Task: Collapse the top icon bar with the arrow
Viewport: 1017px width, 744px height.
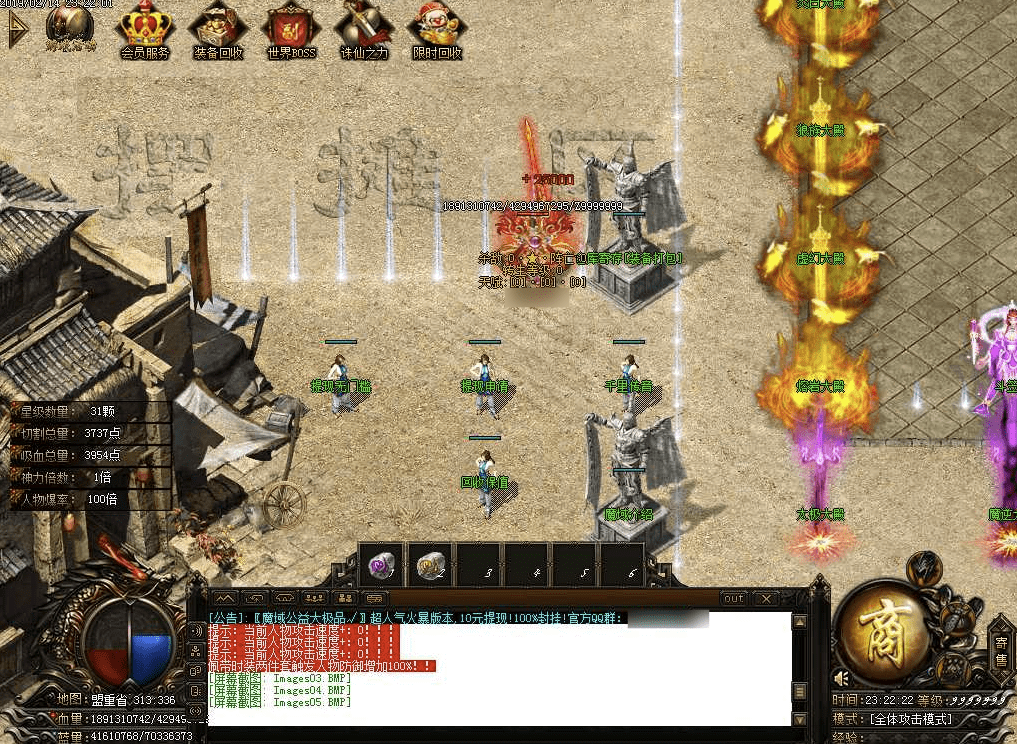Action: (x=17, y=30)
